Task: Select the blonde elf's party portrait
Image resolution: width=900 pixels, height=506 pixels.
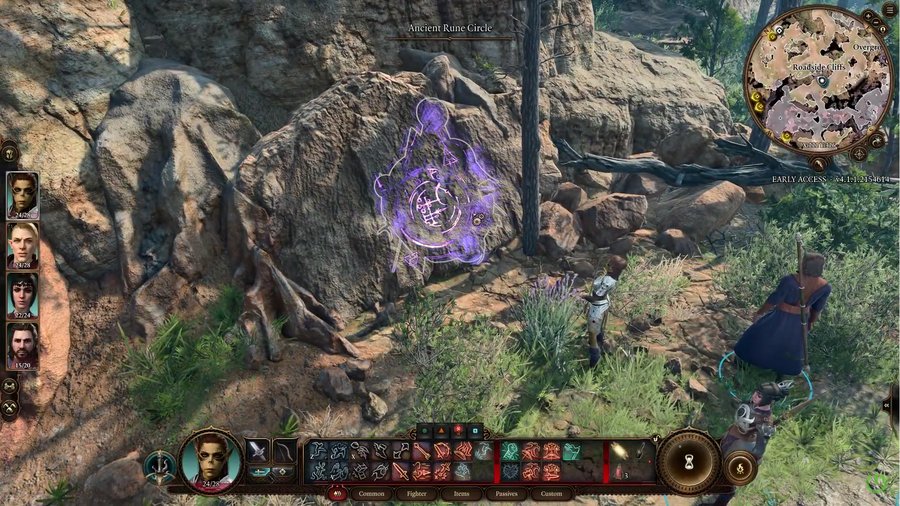Action: tap(22, 244)
